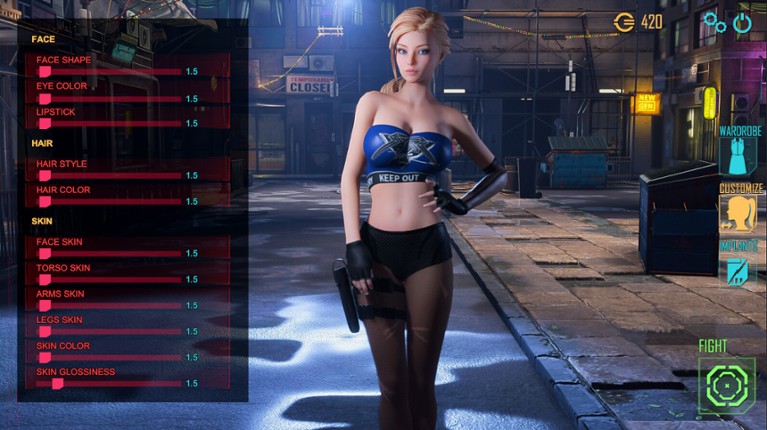767x430 pixels.
Task: Change the Hair Style slider
Action: (x=110, y=176)
